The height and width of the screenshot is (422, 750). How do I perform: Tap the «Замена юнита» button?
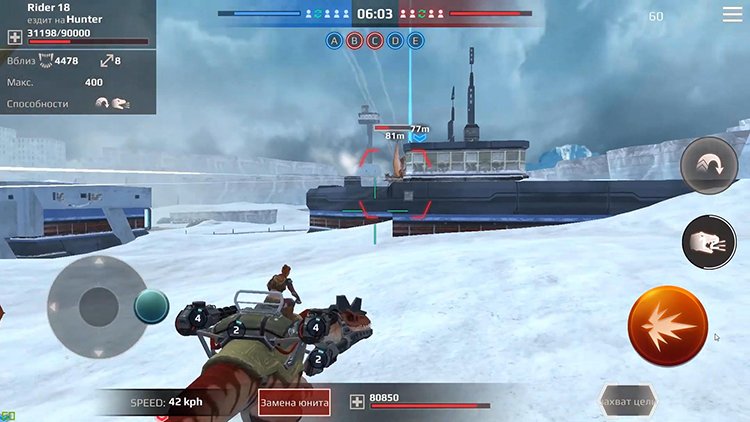(x=294, y=401)
